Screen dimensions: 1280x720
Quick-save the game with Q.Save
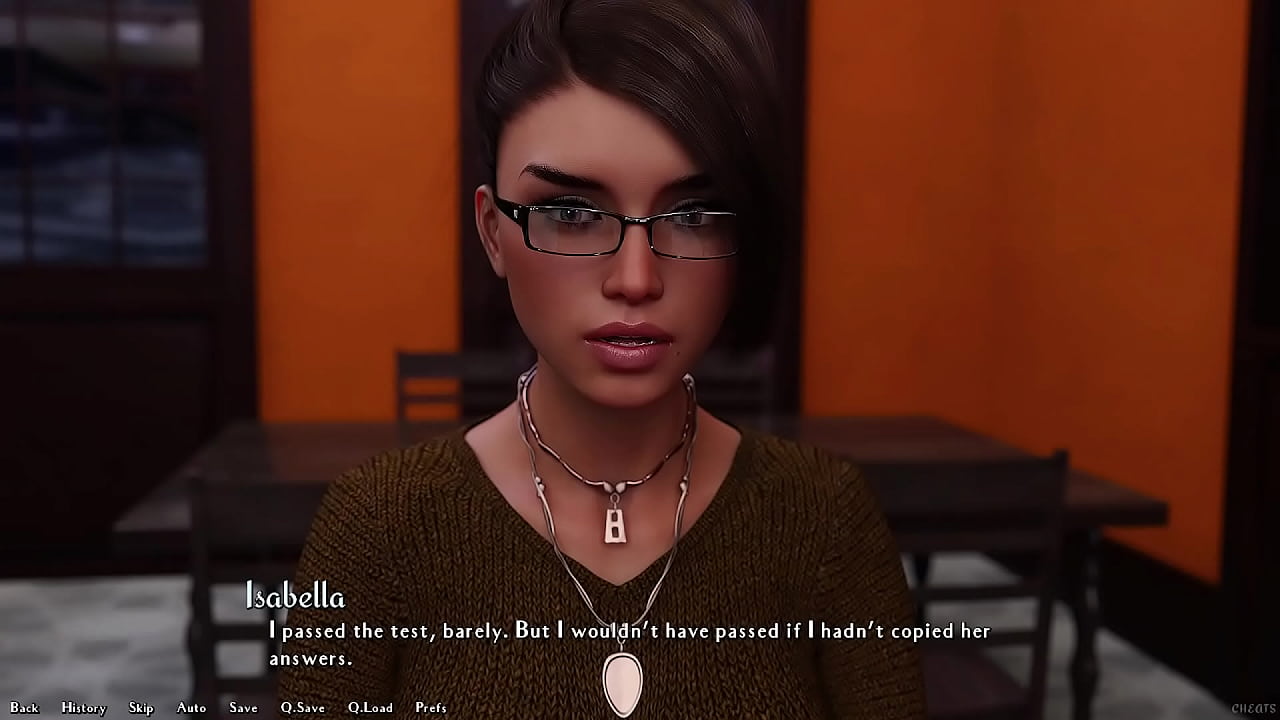coord(302,707)
